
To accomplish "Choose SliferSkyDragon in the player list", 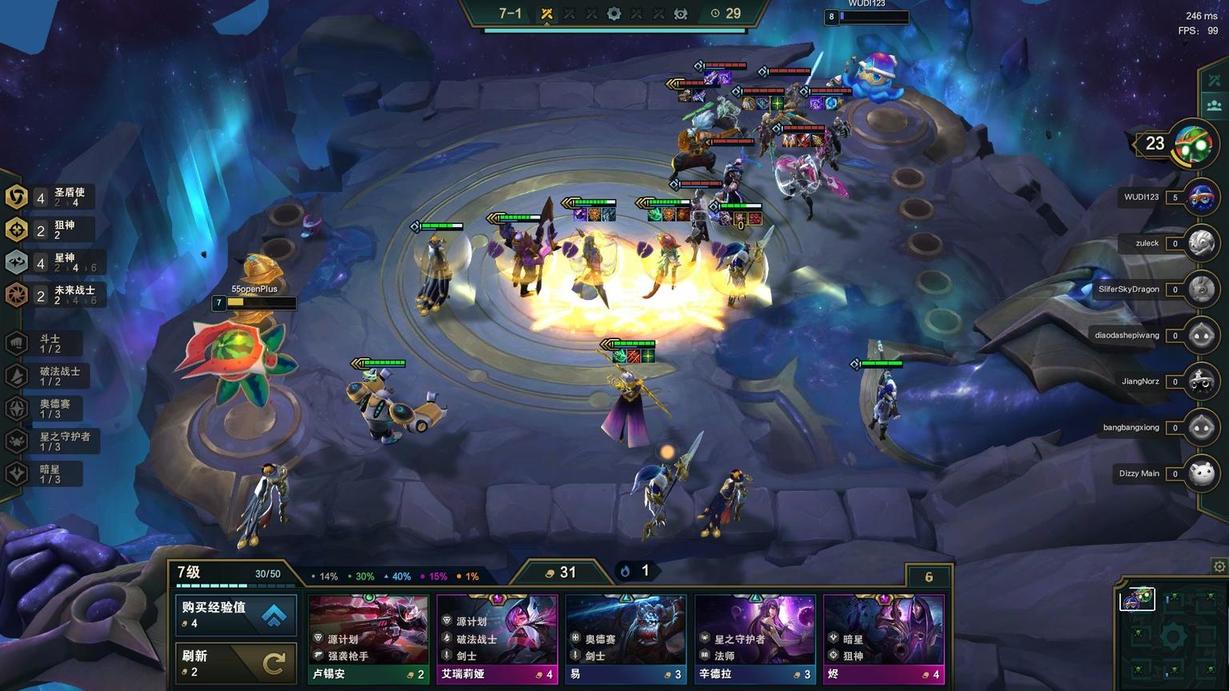I will pos(1201,289).
